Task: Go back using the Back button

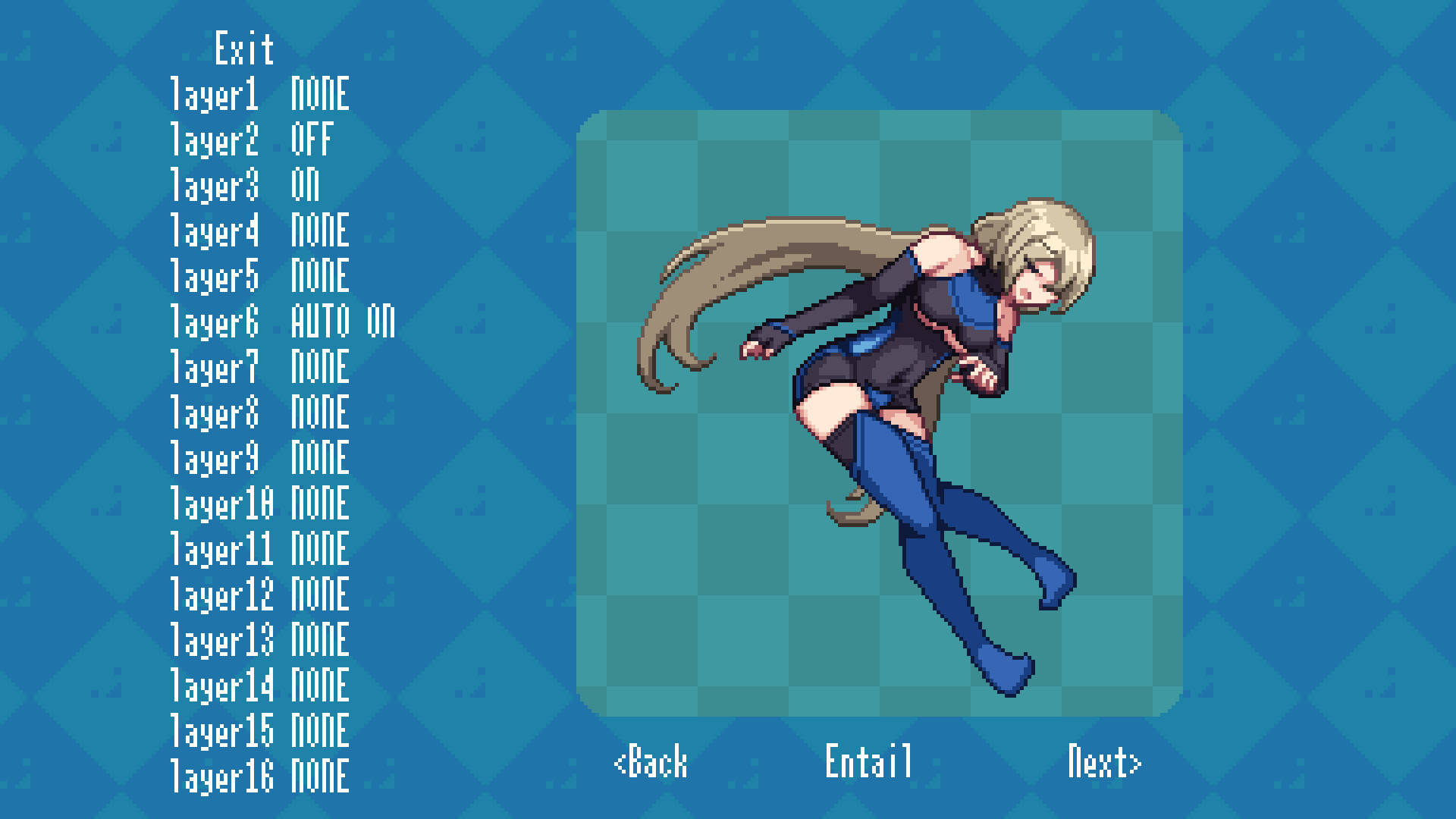Action: [x=651, y=764]
